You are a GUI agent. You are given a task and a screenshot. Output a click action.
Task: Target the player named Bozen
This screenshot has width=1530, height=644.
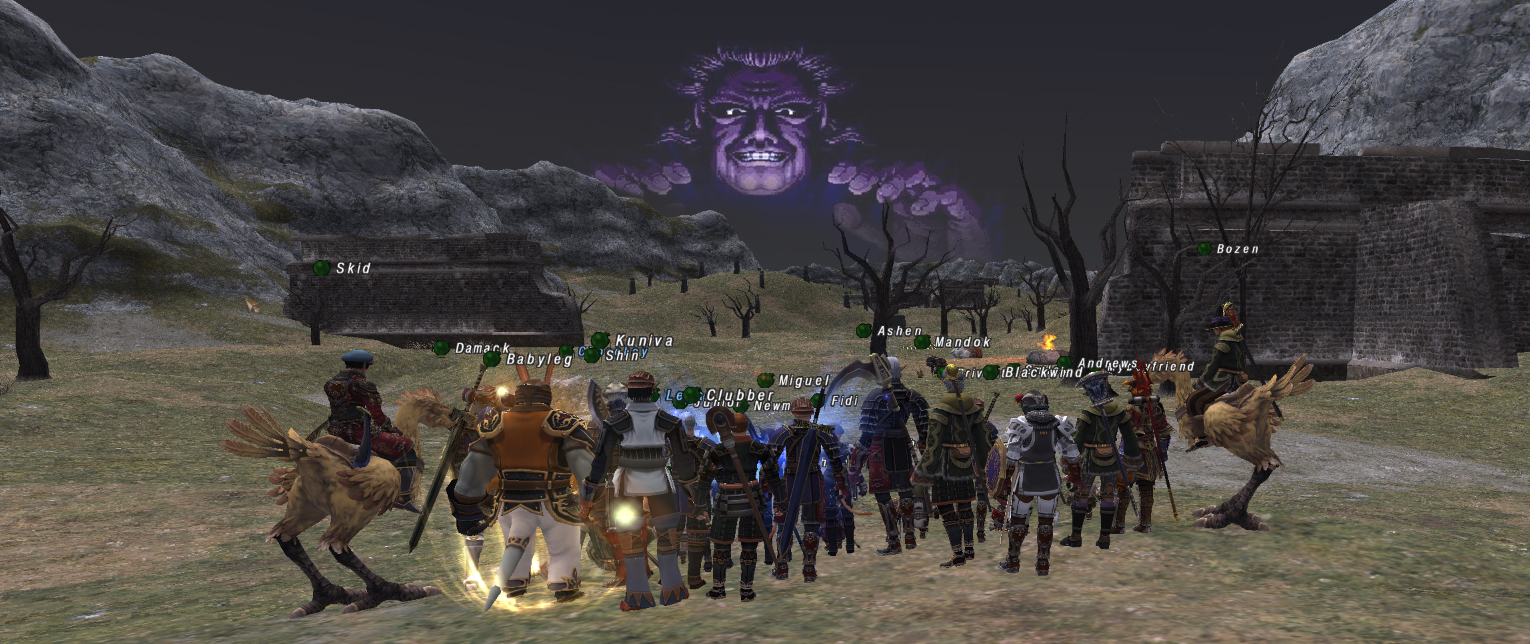point(1237,249)
